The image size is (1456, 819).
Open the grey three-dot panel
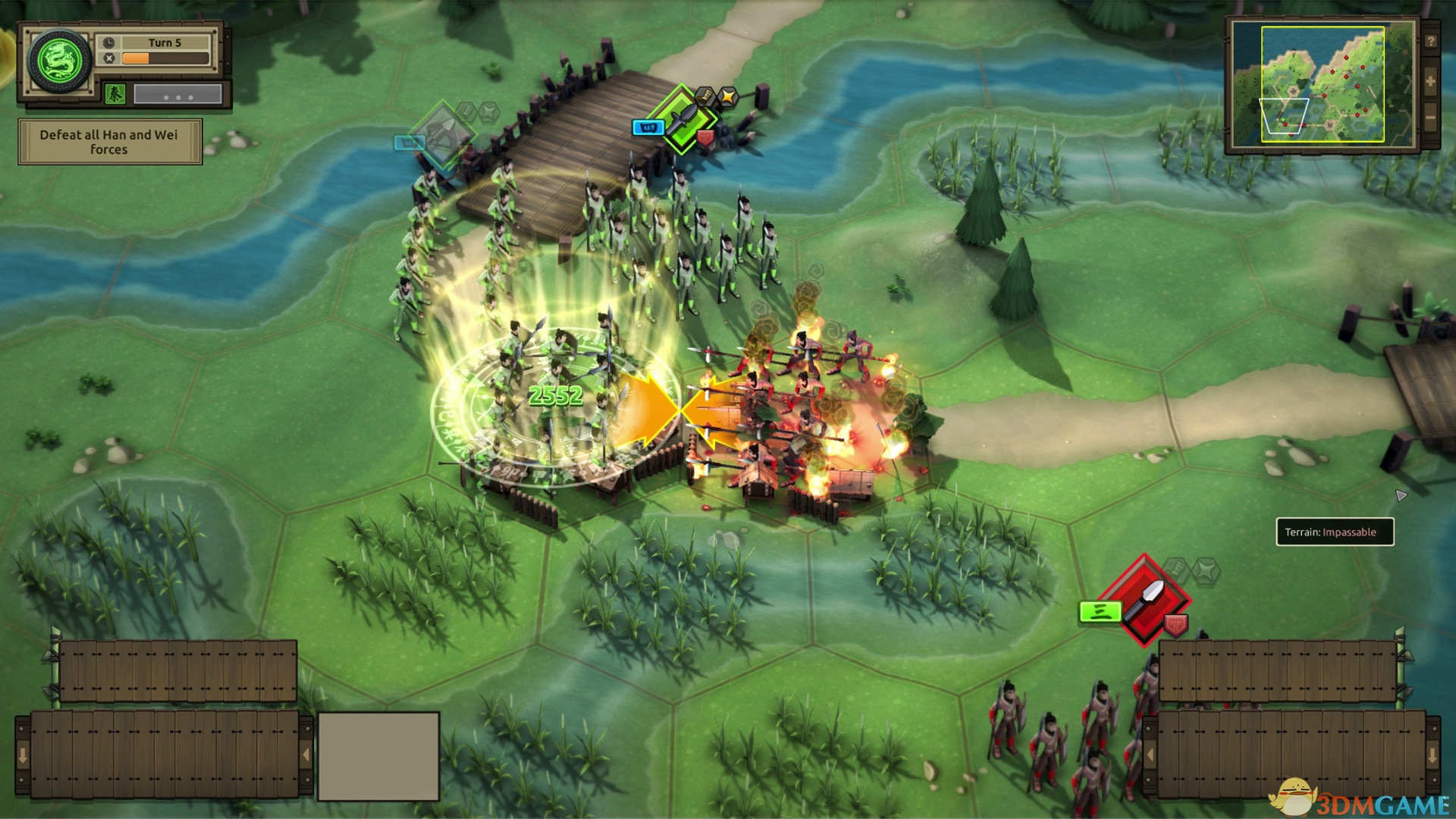click(x=177, y=95)
